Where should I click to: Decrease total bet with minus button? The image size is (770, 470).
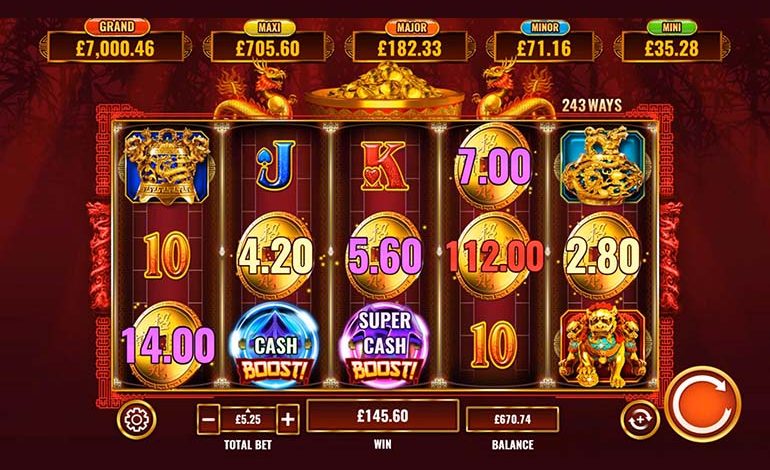(209, 419)
